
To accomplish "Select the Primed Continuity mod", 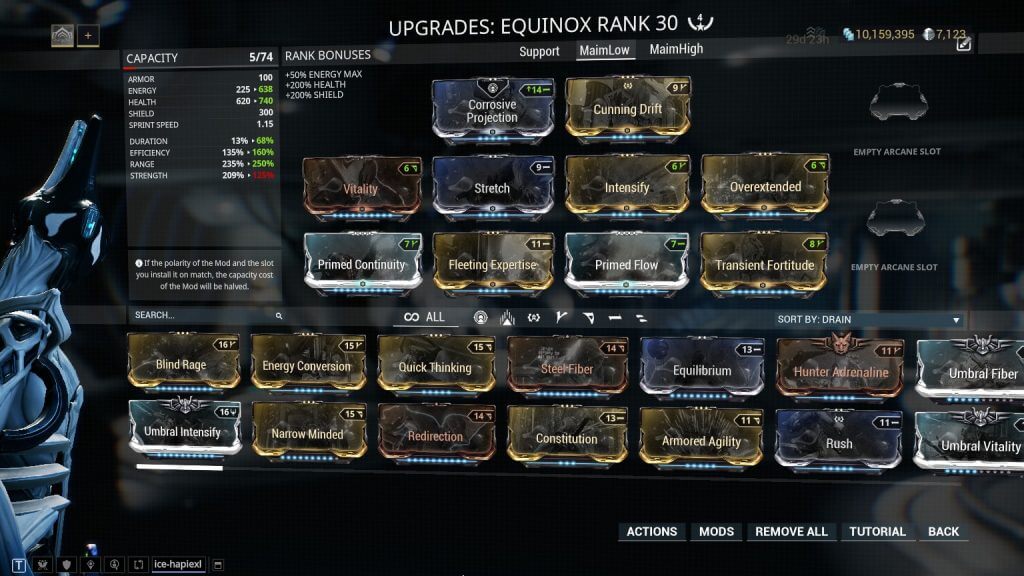I will click(x=361, y=265).
